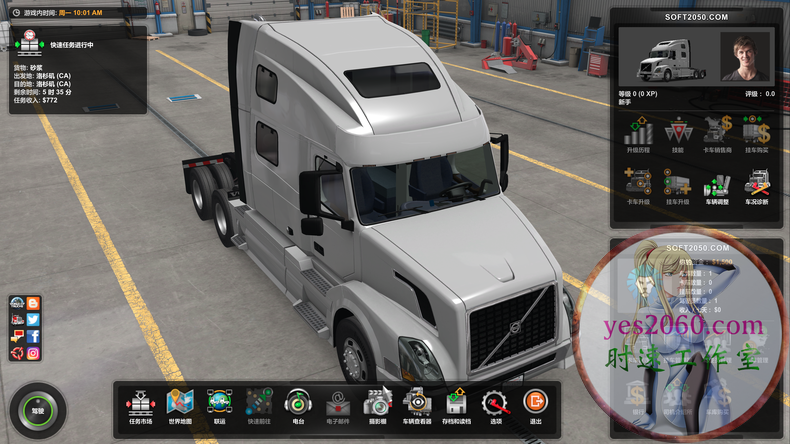Screen dimensions: 790x444
Task: Open 升级历程 level progress
Action: (638, 134)
